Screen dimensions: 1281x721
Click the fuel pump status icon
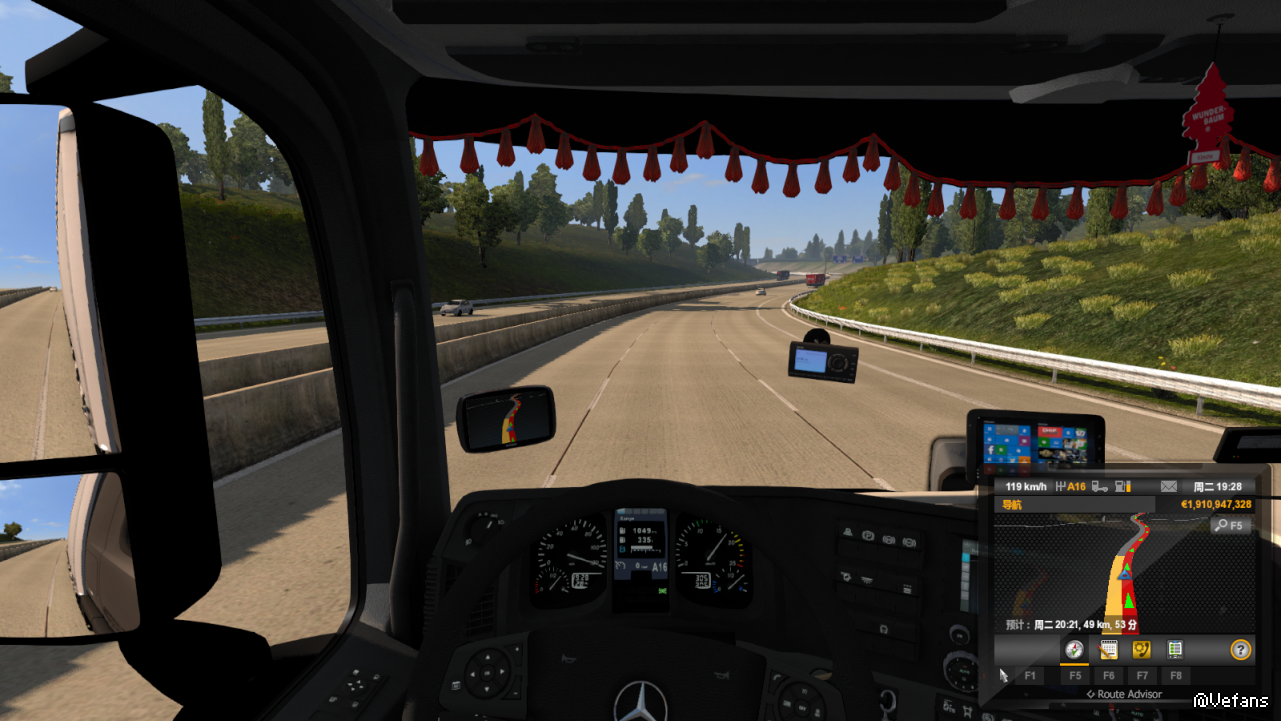click(1122, 487)
